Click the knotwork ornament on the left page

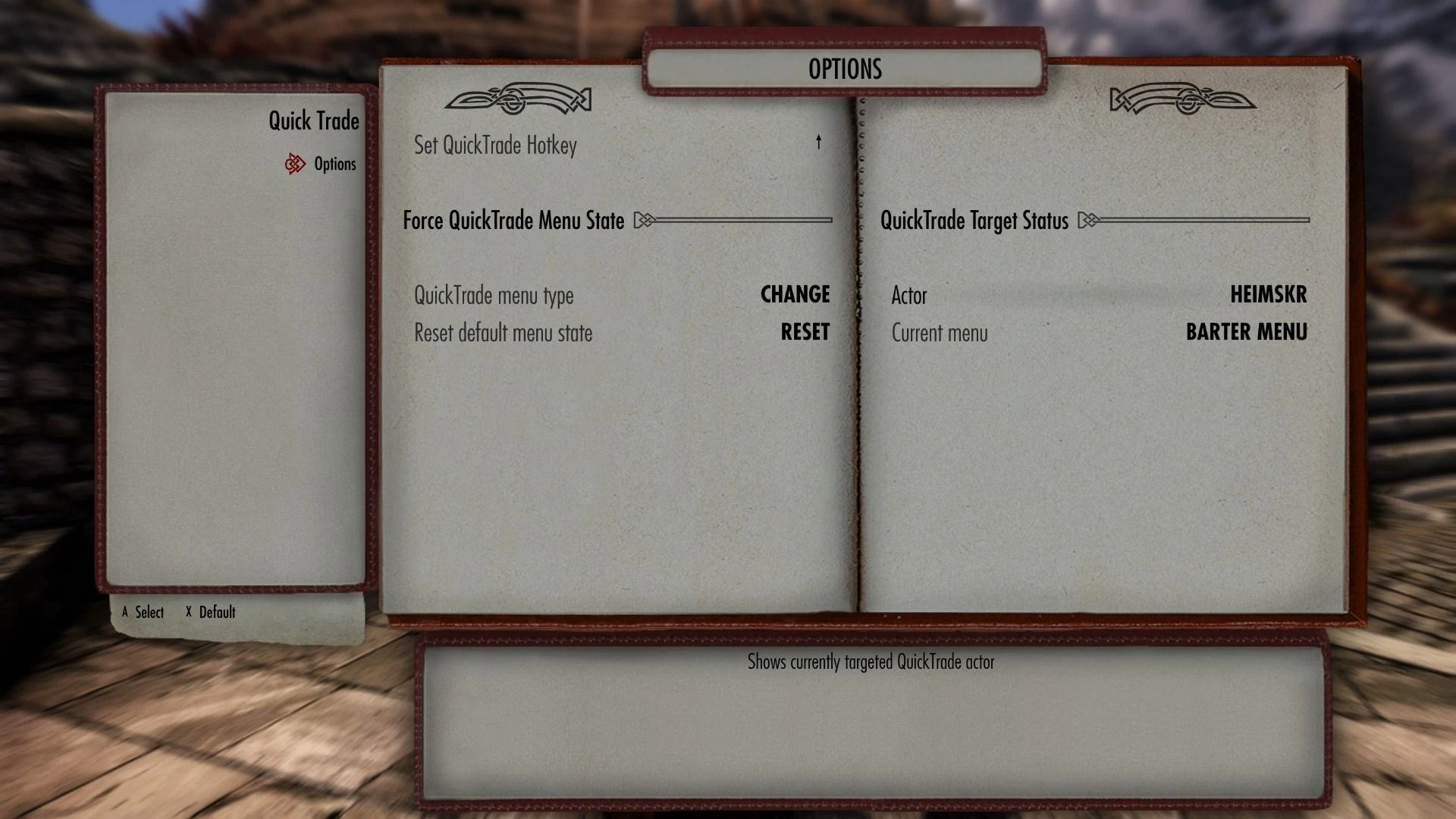(x=519, y=99)
